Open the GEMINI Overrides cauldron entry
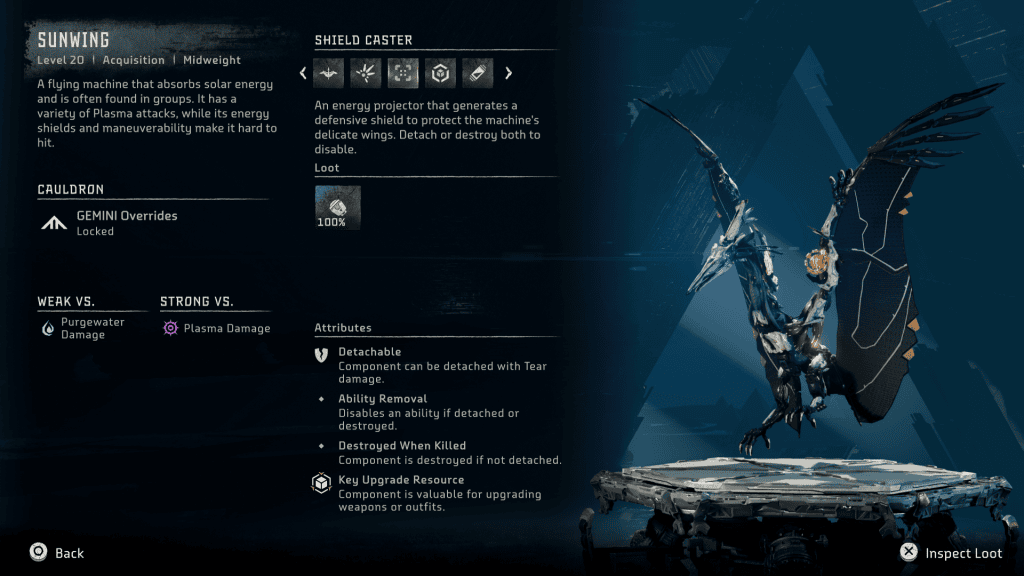1024x576 pixels. pos(126,222)
